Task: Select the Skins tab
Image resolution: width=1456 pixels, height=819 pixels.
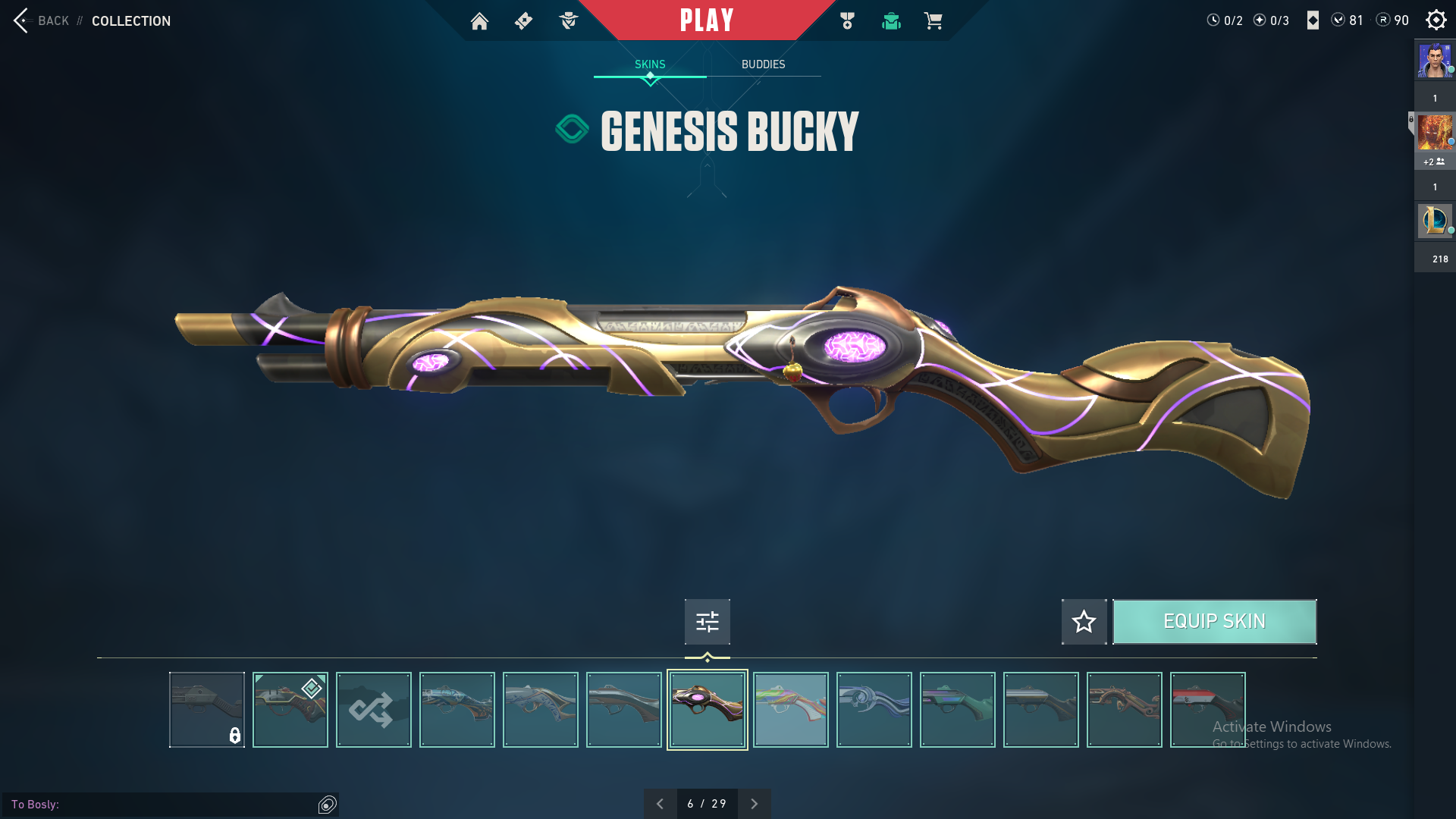Action: (650, 64)
